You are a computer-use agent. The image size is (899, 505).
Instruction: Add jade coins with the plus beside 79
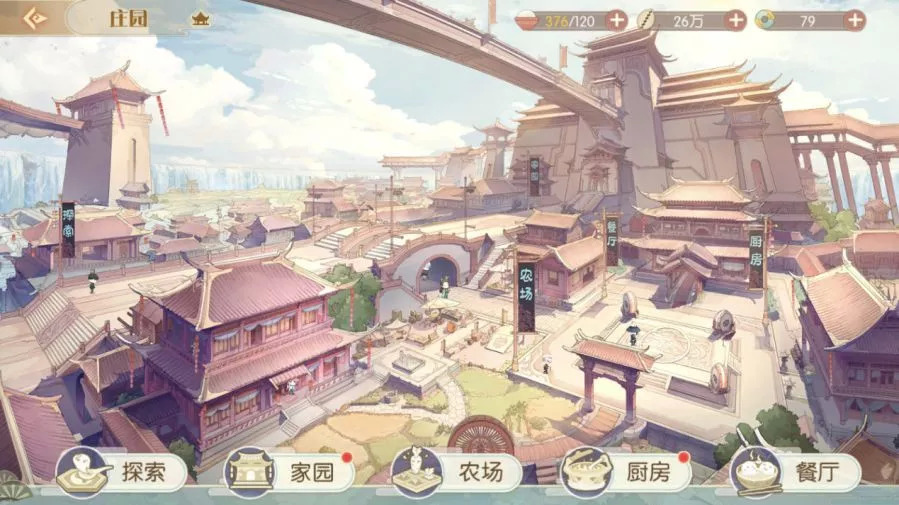(x=854, y=19)
